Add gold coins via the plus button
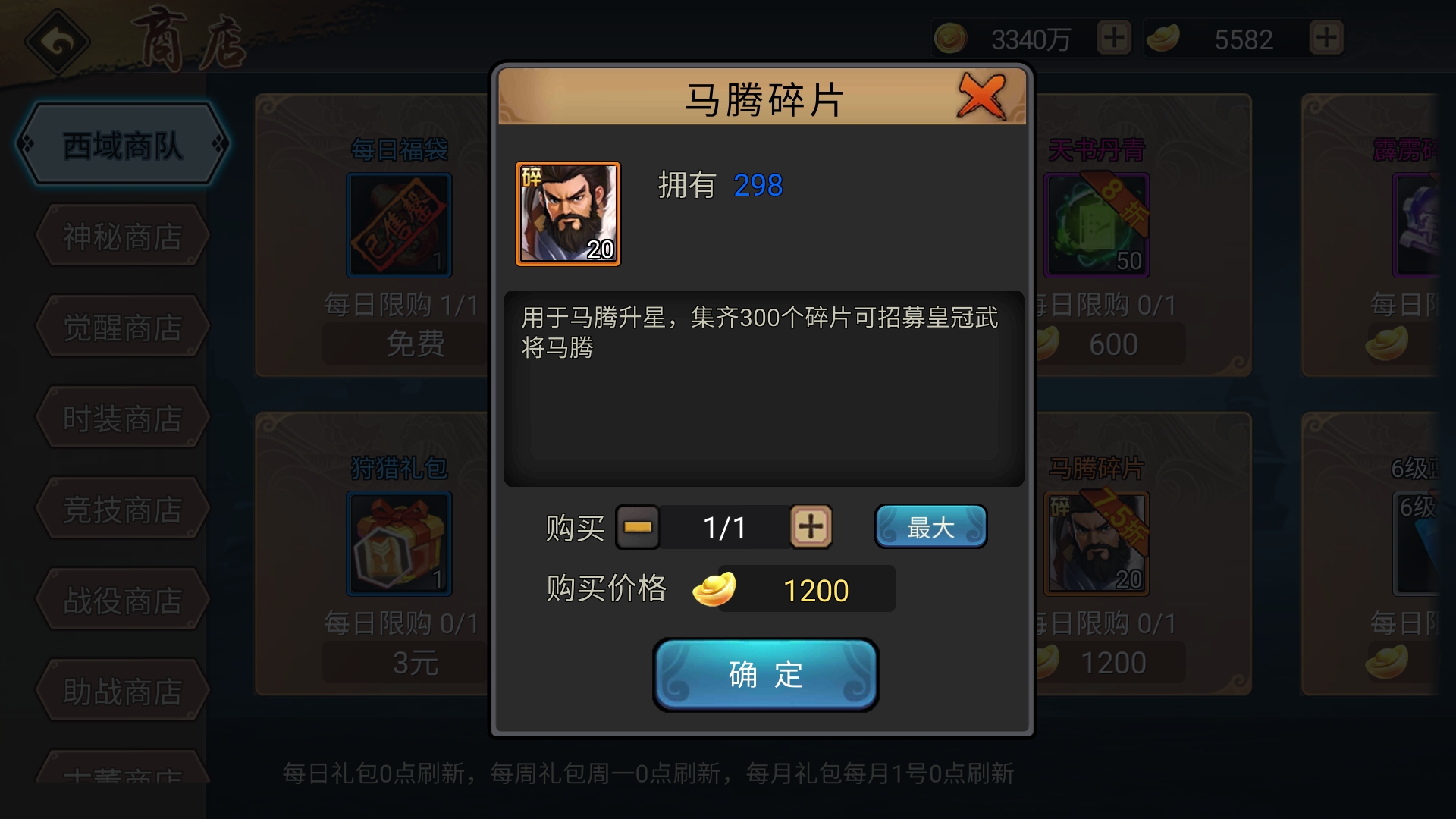 point(1112,38)
